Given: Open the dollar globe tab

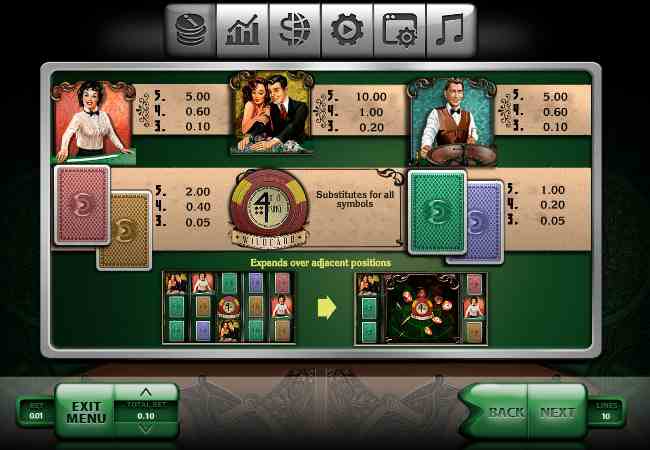Looking at the screenshot, I should pyautogui.click(x=294, y=30).
